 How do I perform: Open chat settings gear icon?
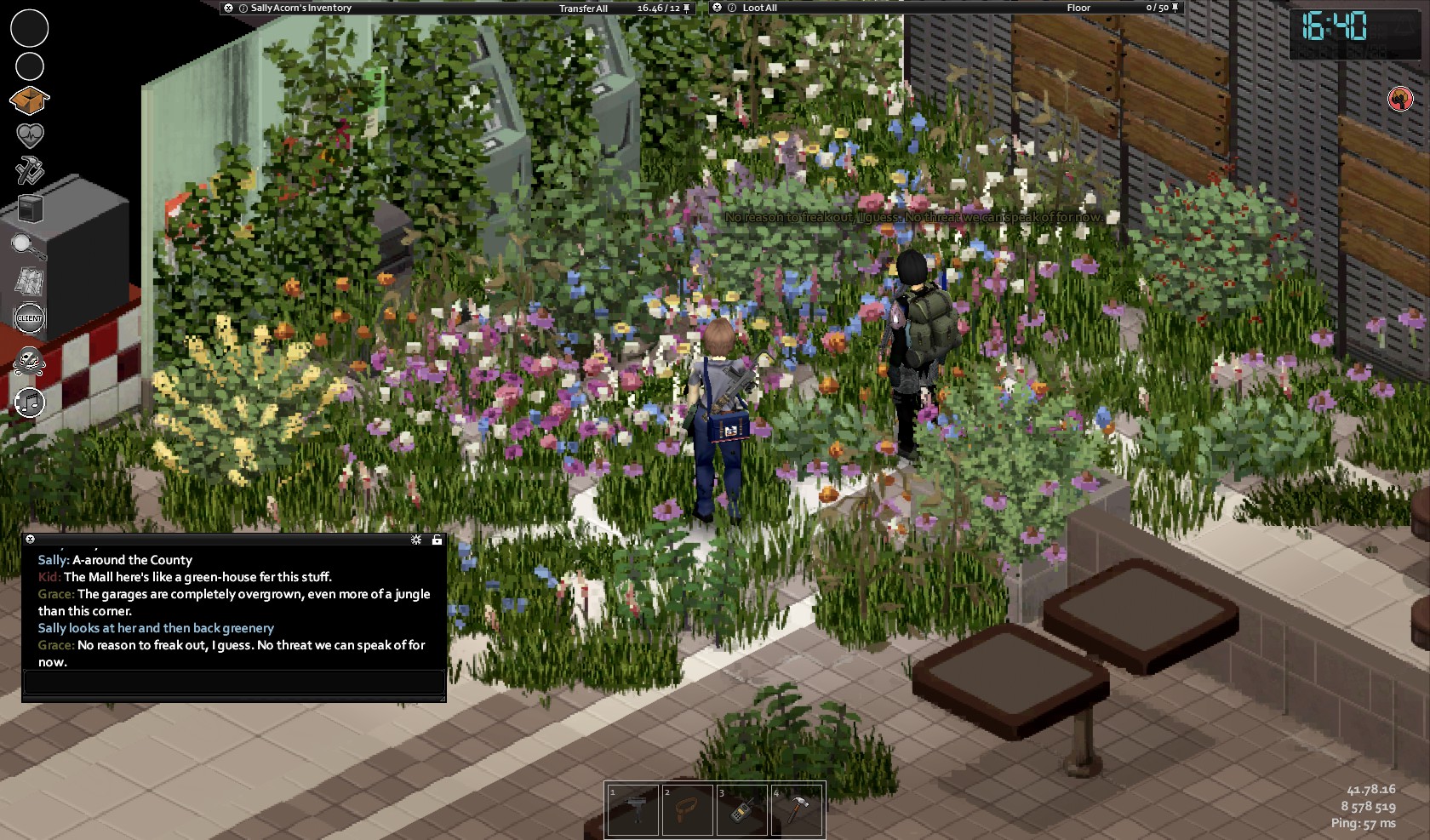[416, 540]
